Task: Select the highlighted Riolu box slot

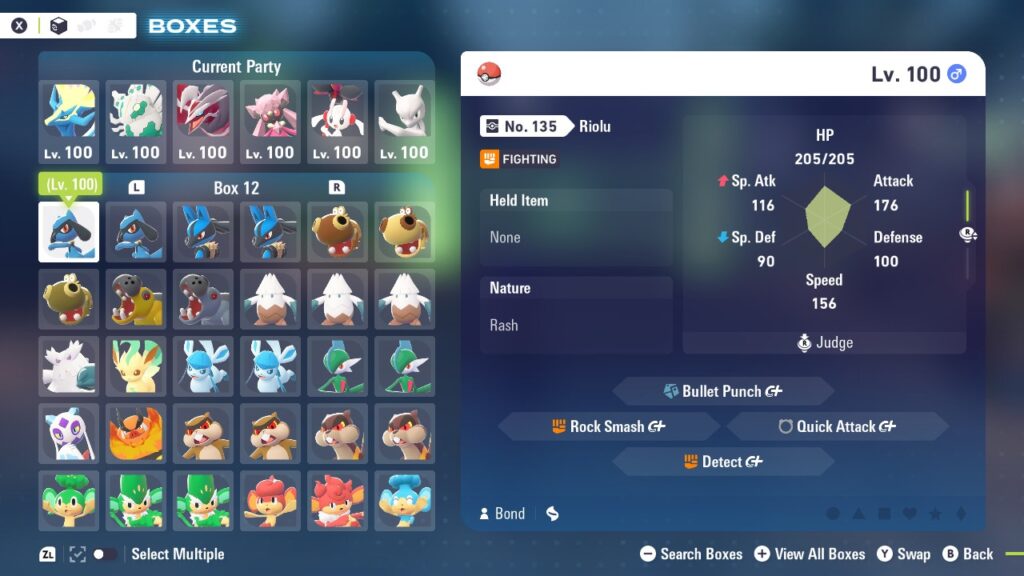Action: coord(69,232)
